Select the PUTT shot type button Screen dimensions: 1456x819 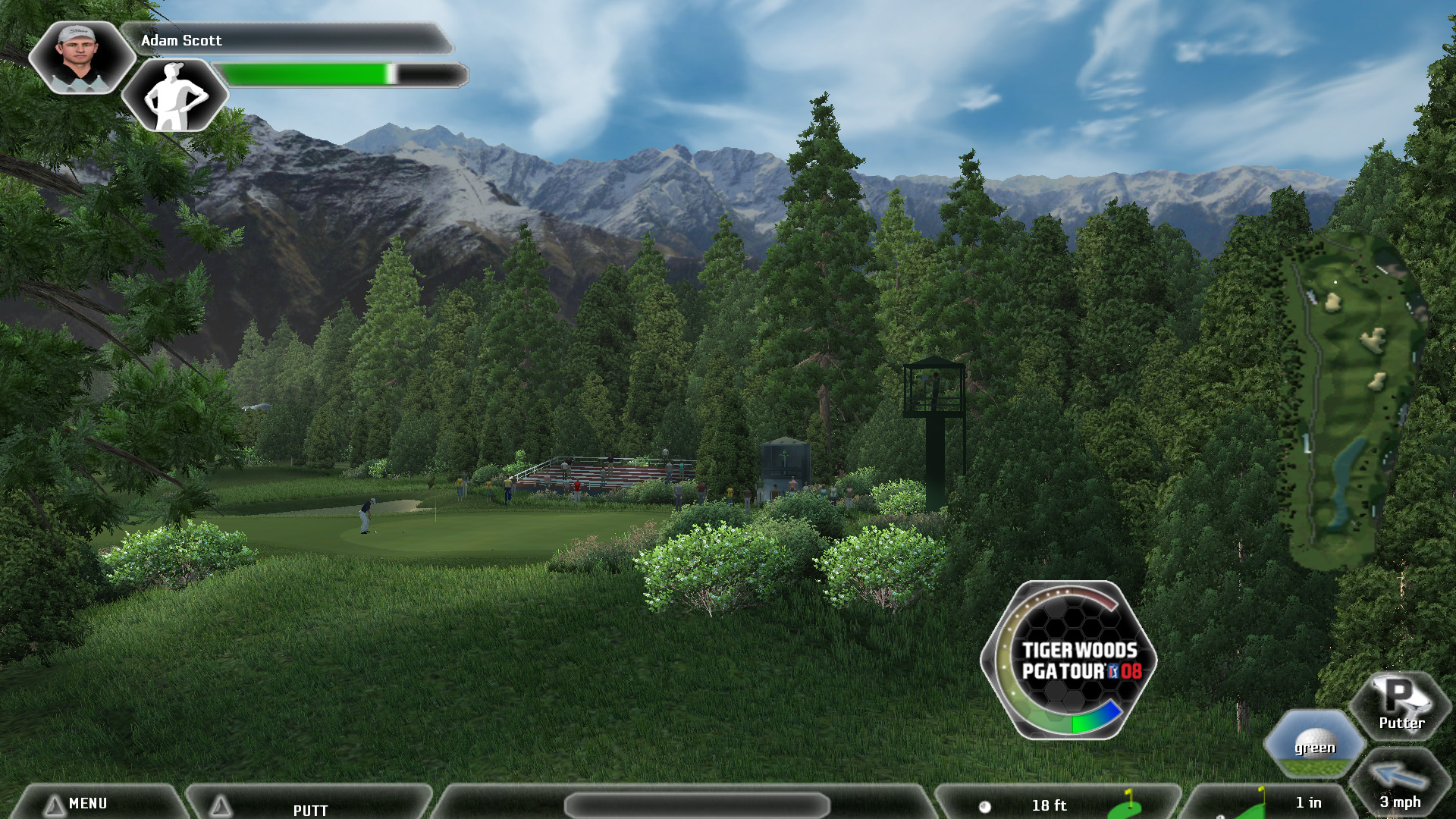pos(309,807)
